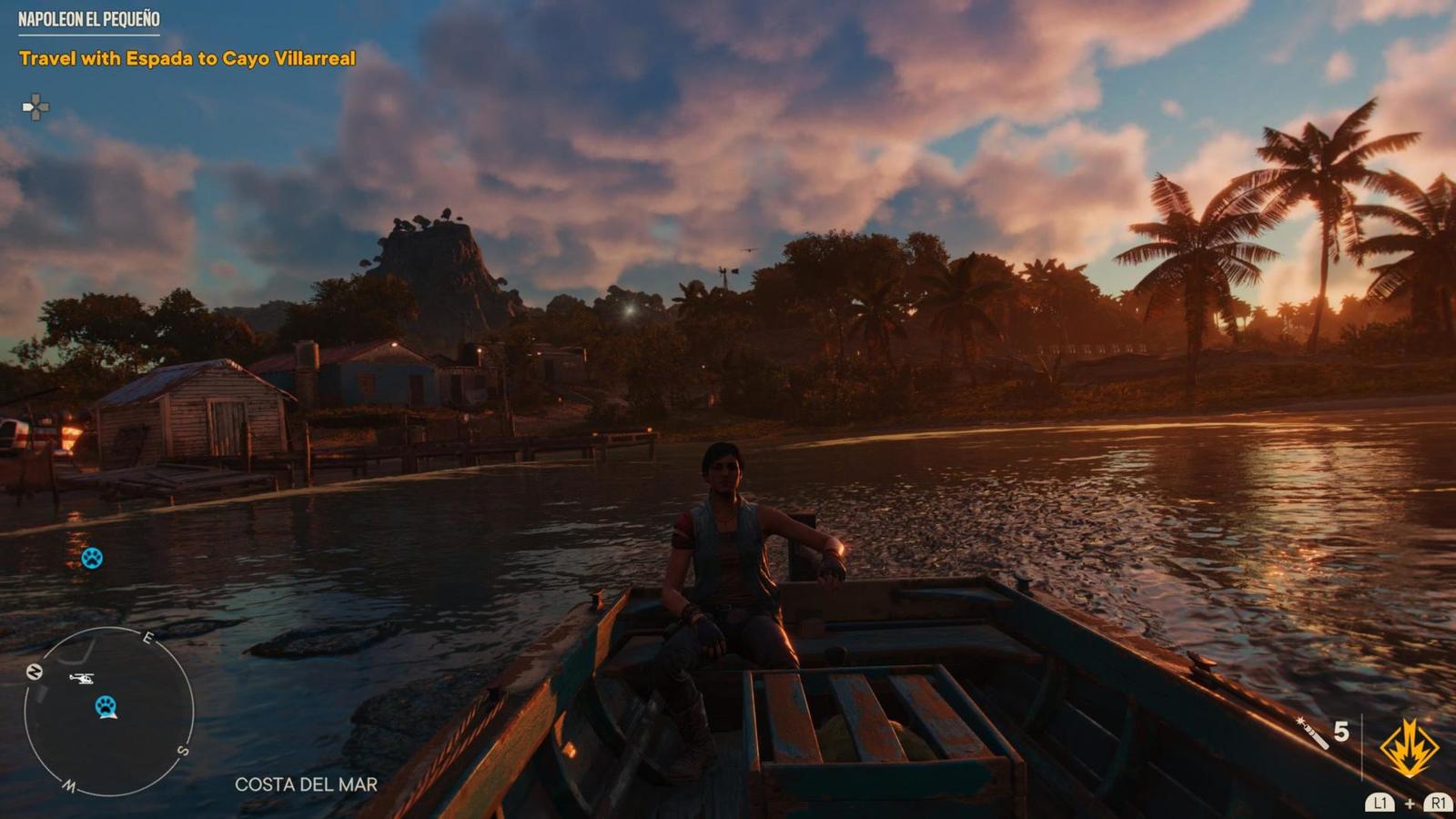Select the throwable gadget icon beside the 5

click(1312, 733)
